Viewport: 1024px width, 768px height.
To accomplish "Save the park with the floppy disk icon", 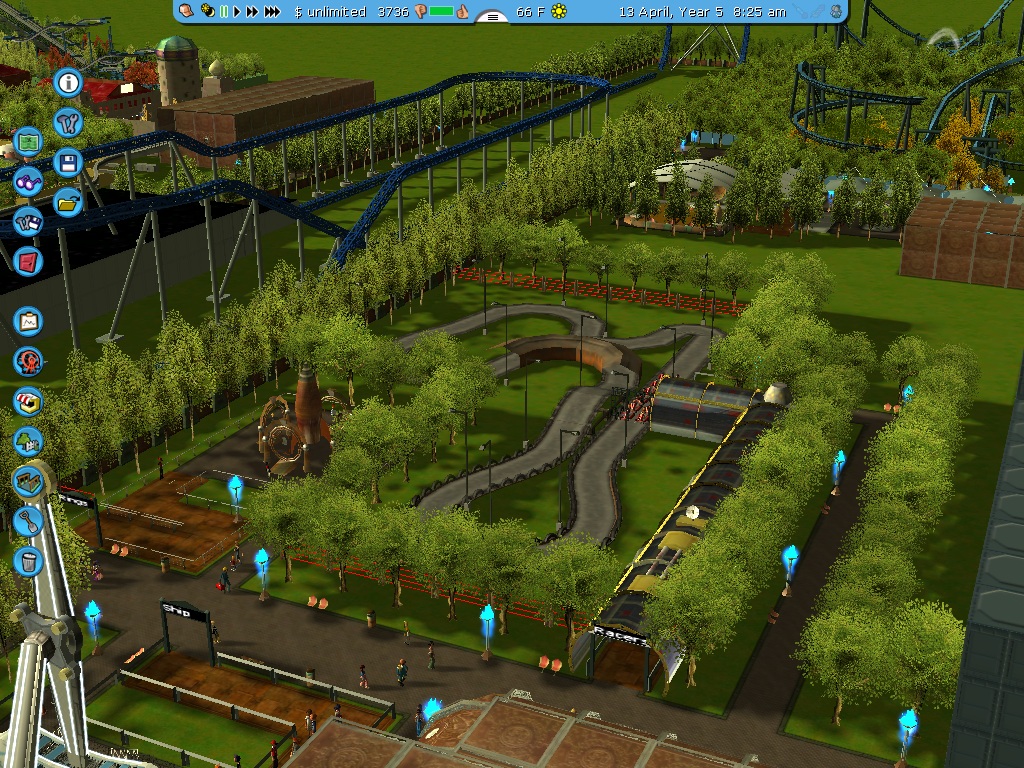I will 69,163.
